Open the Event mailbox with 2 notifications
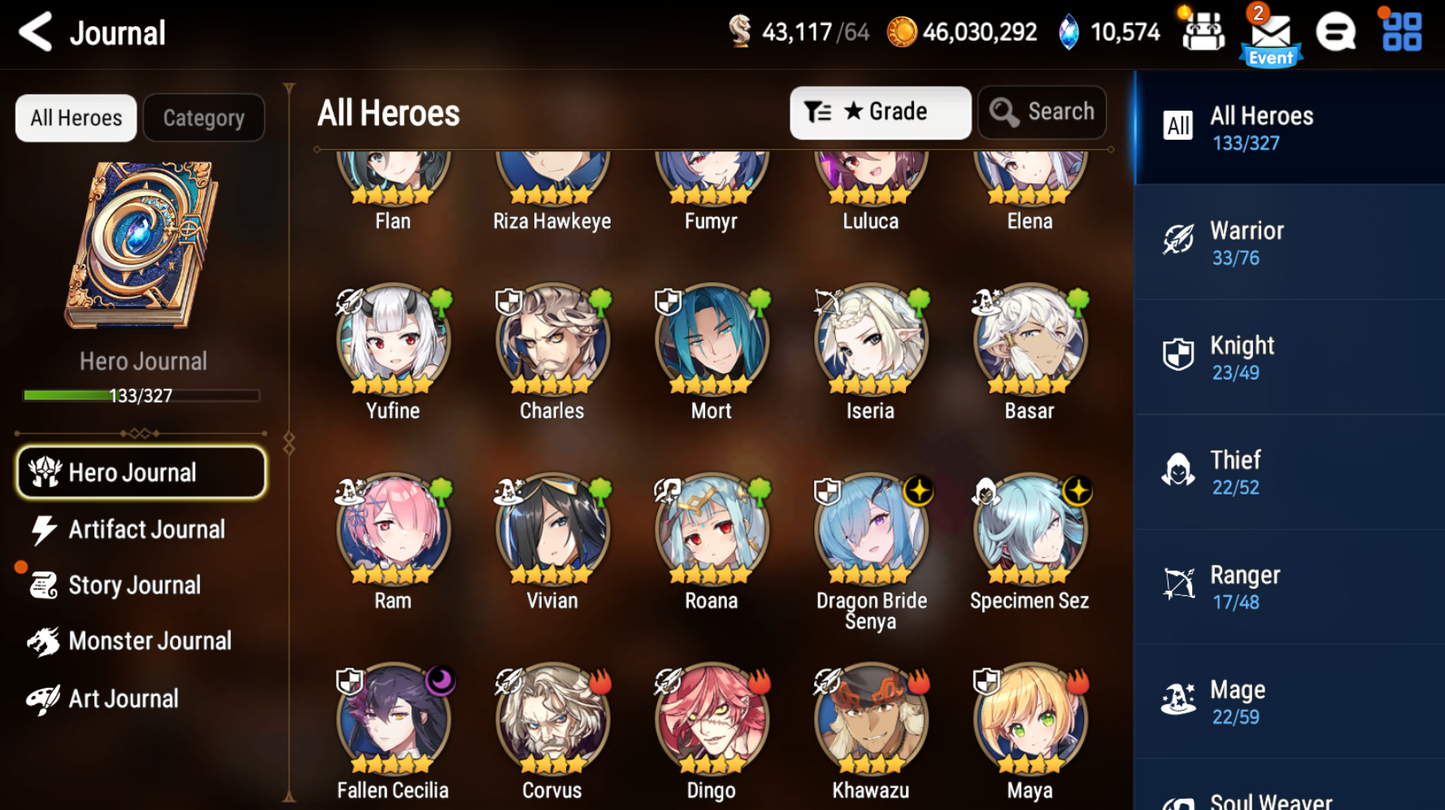The height and width of the screenshot is (810, 1445). click(1270, 33)
